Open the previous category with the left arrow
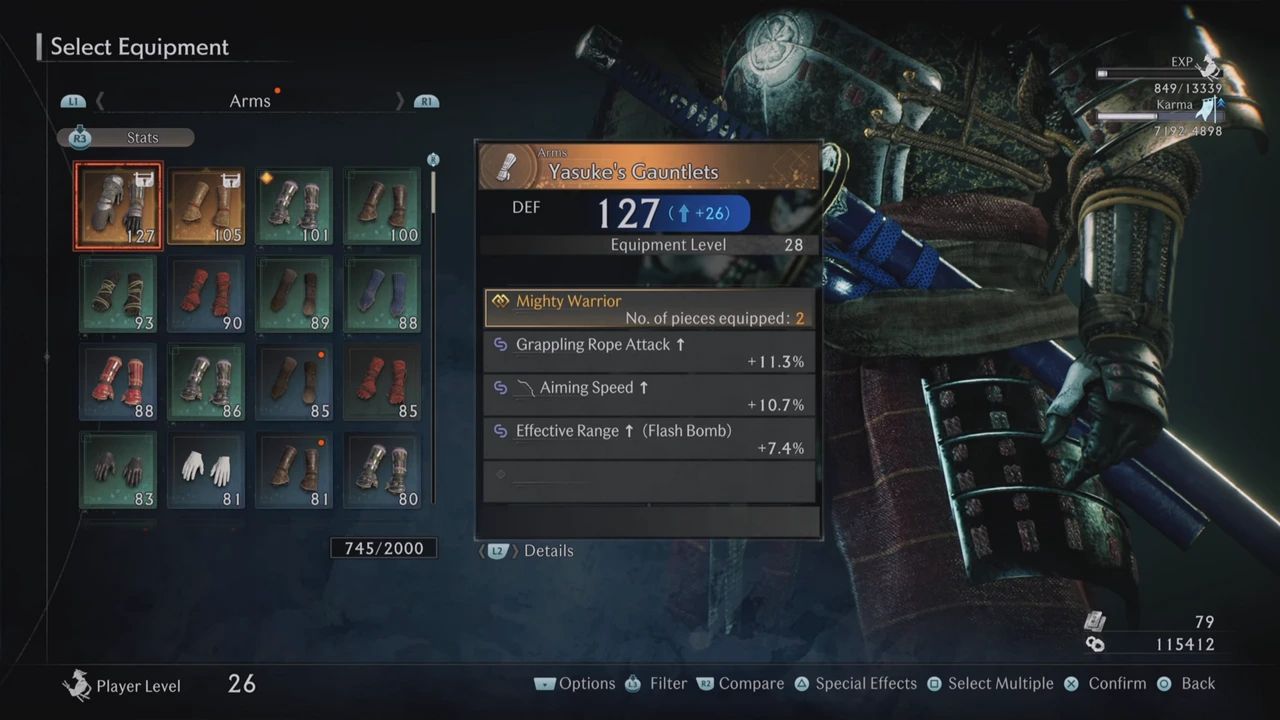1280x720 pixels. pos(99,100)
